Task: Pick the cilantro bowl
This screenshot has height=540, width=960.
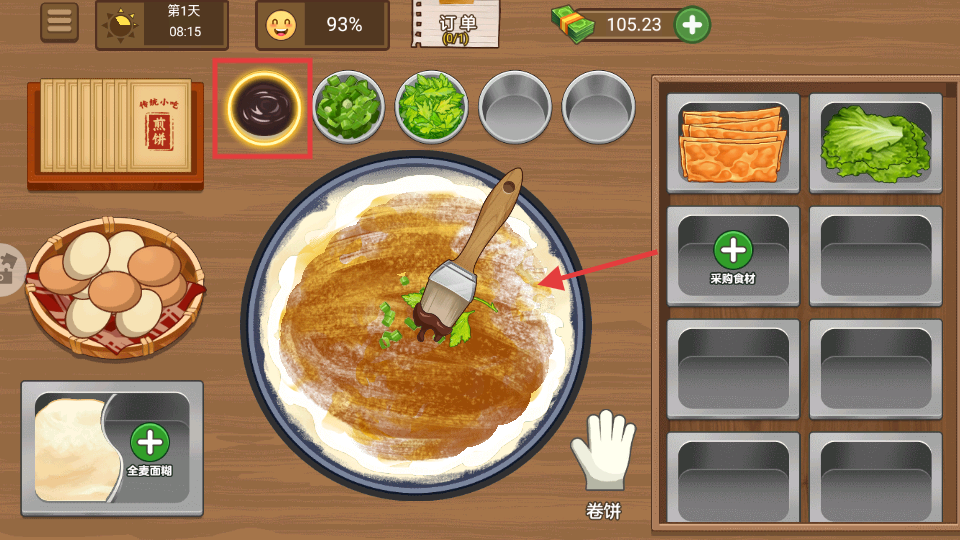Action: (x=431, y=105)
